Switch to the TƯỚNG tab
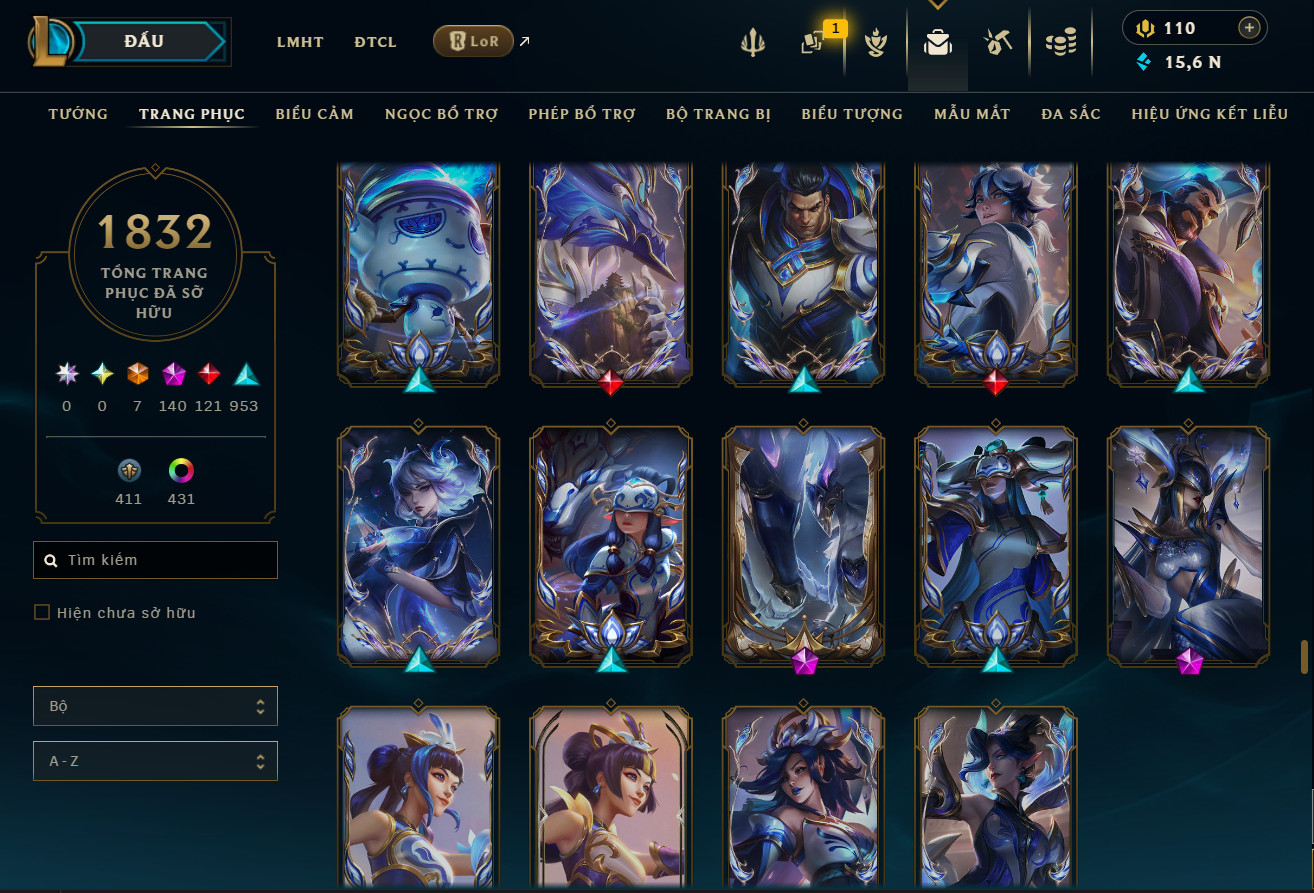 (78, 114)
